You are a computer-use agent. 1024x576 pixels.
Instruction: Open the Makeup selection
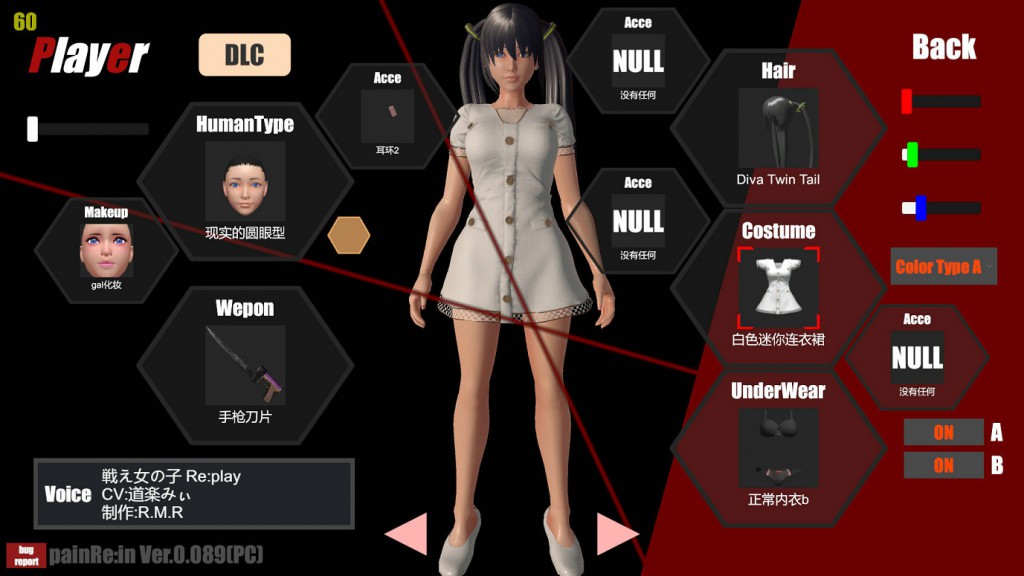pyautogui.click(x=106, y=248)
